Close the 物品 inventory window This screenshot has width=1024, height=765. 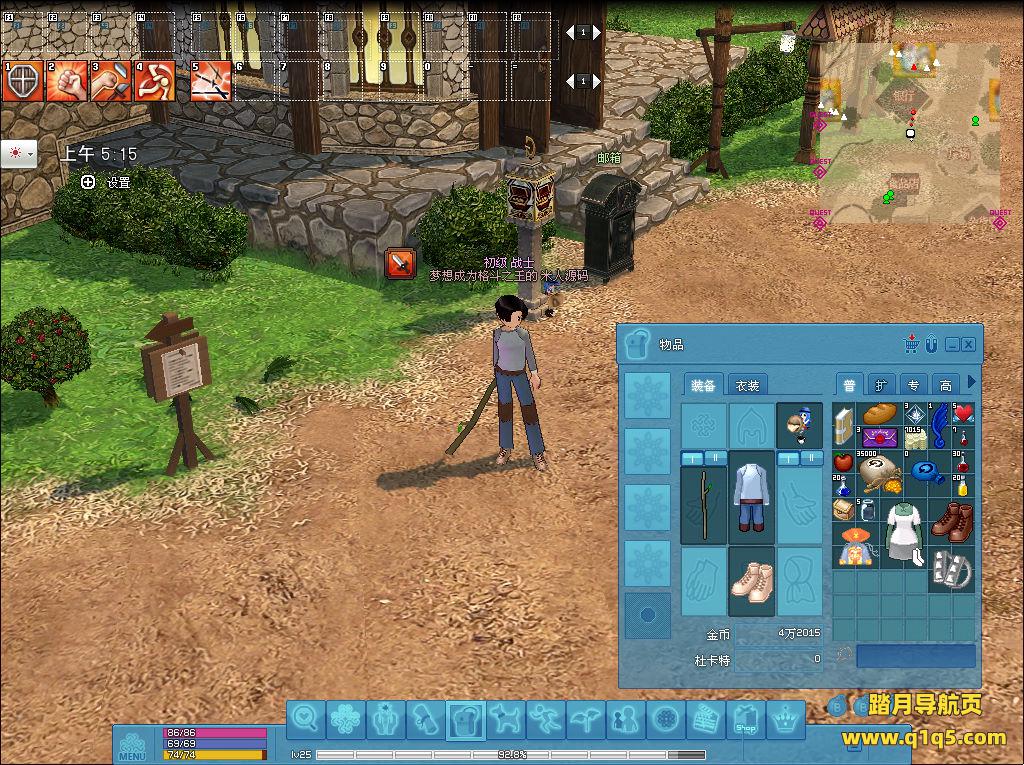tap(968, 344)
